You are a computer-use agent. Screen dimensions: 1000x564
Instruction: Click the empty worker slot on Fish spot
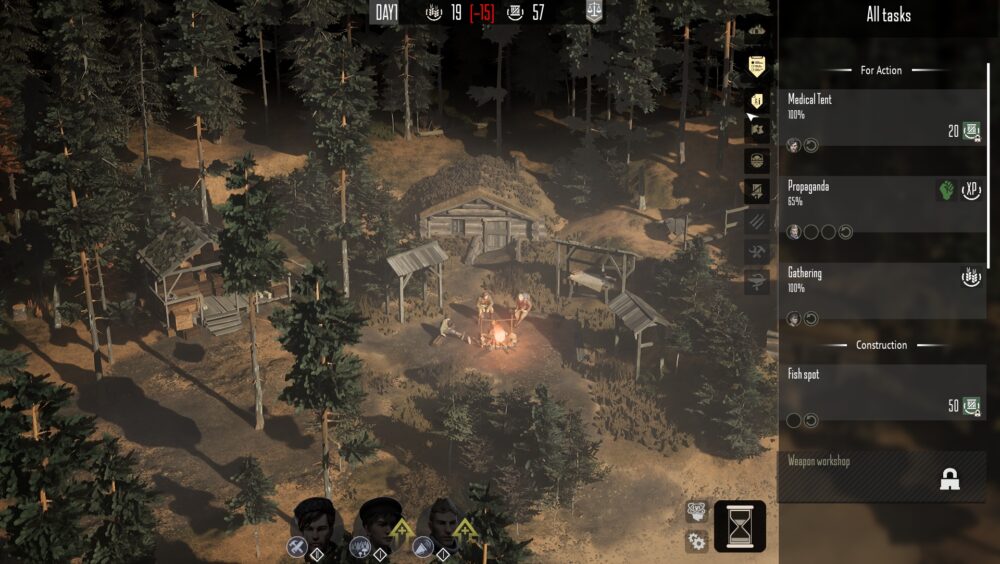click(x=794, y=420)
